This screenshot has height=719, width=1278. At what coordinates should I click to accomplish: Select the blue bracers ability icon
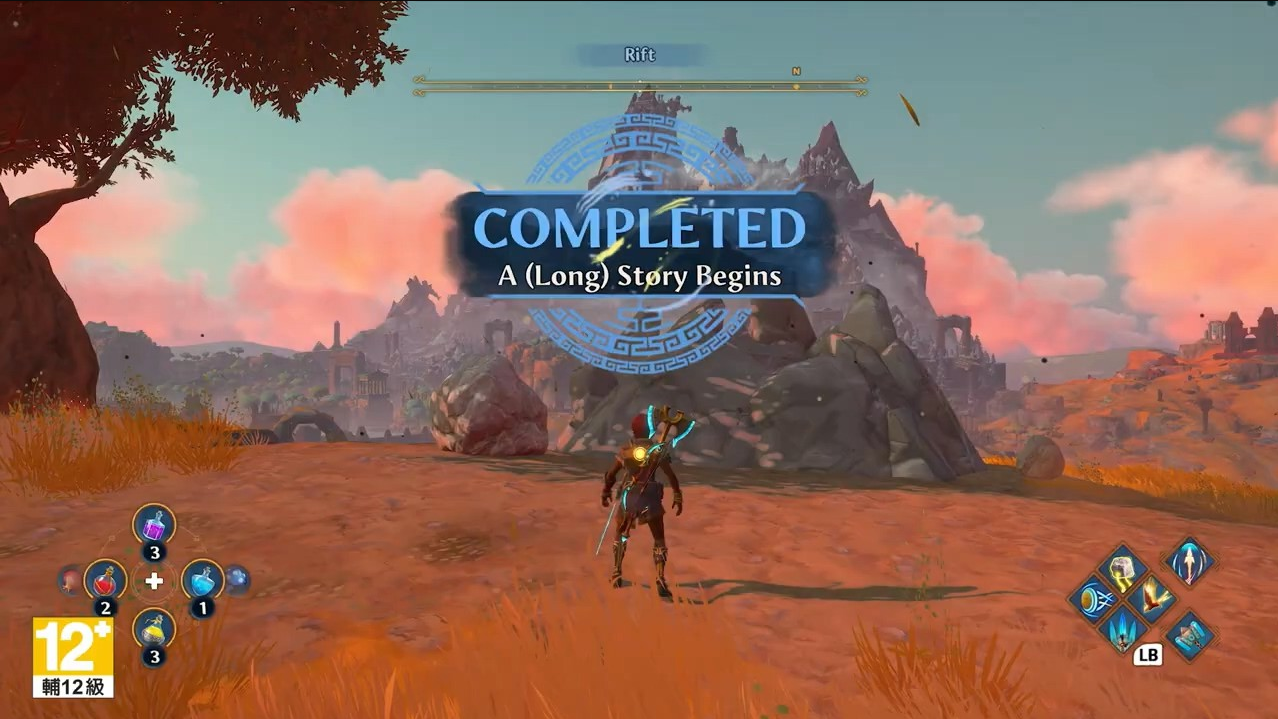[1190, 636]
